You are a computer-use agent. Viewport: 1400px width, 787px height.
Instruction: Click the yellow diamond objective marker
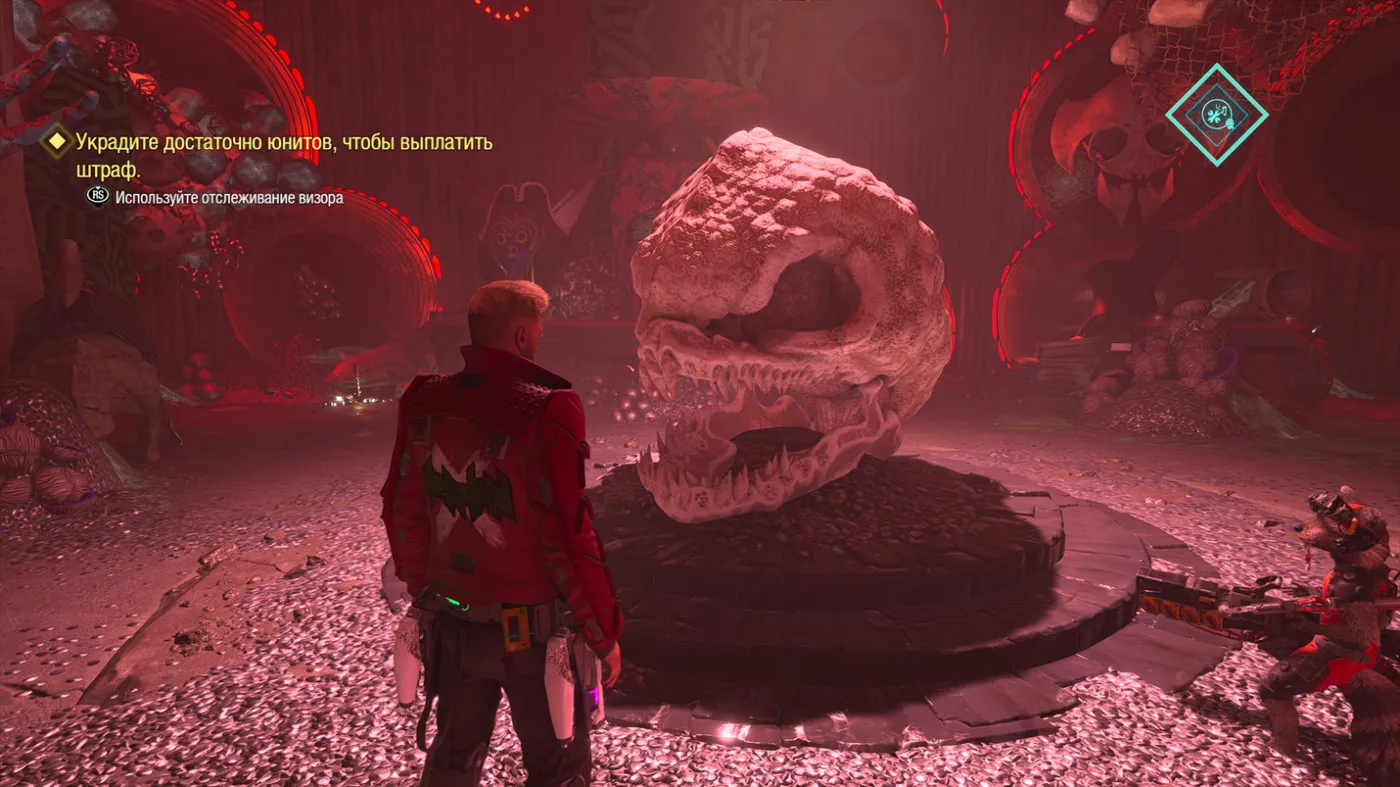pos(57,143)
